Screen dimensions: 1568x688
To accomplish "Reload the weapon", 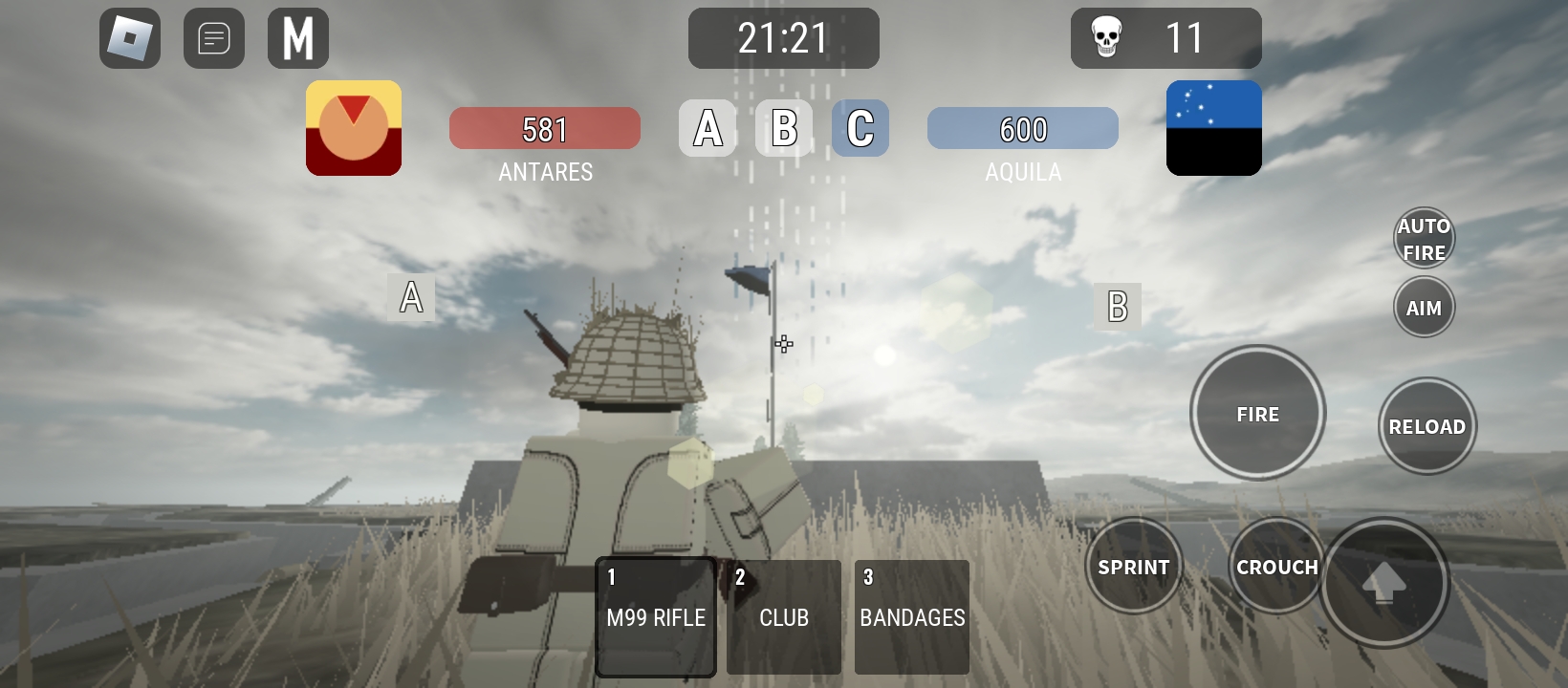I will 1426,426.
